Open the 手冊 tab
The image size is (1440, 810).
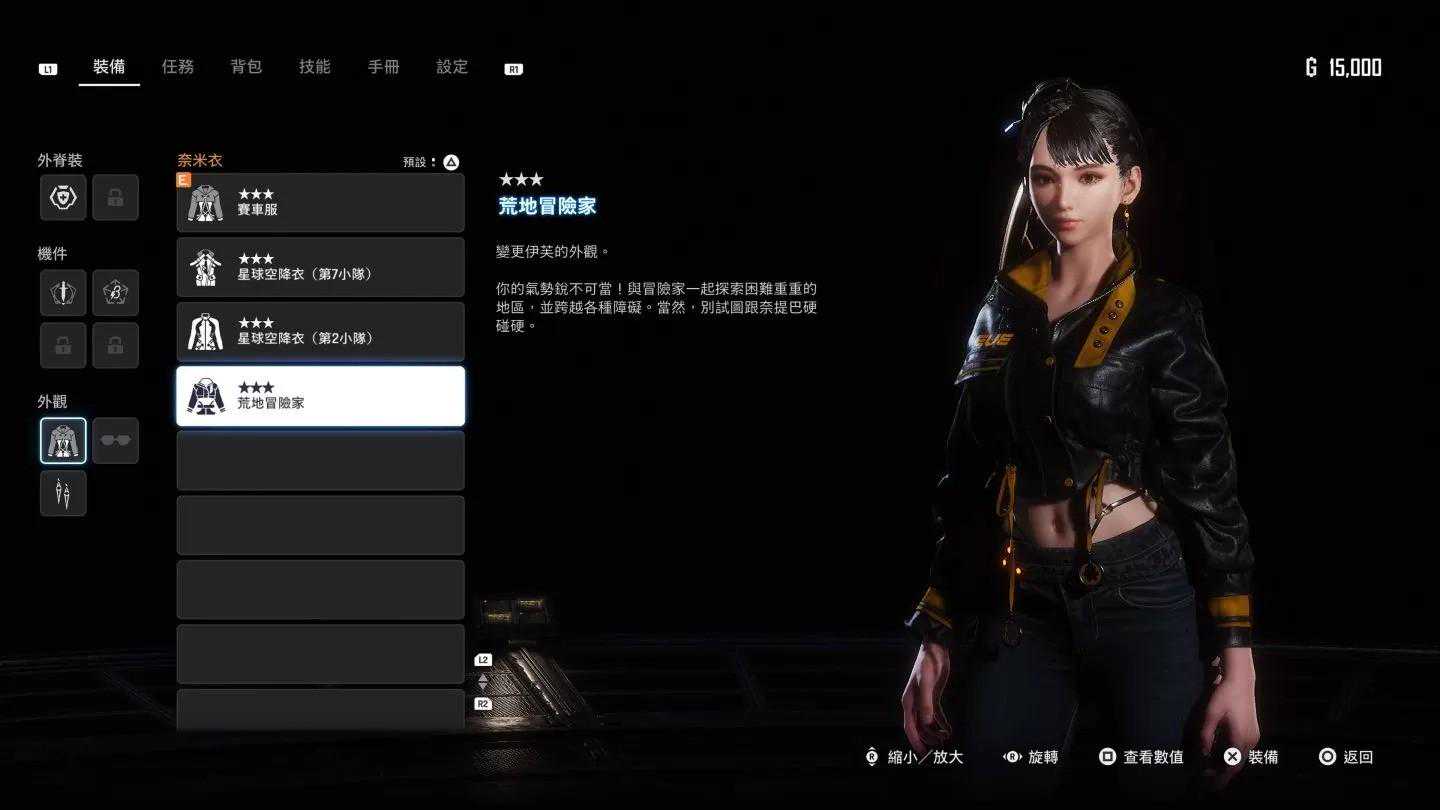click(x=384, y=67)
